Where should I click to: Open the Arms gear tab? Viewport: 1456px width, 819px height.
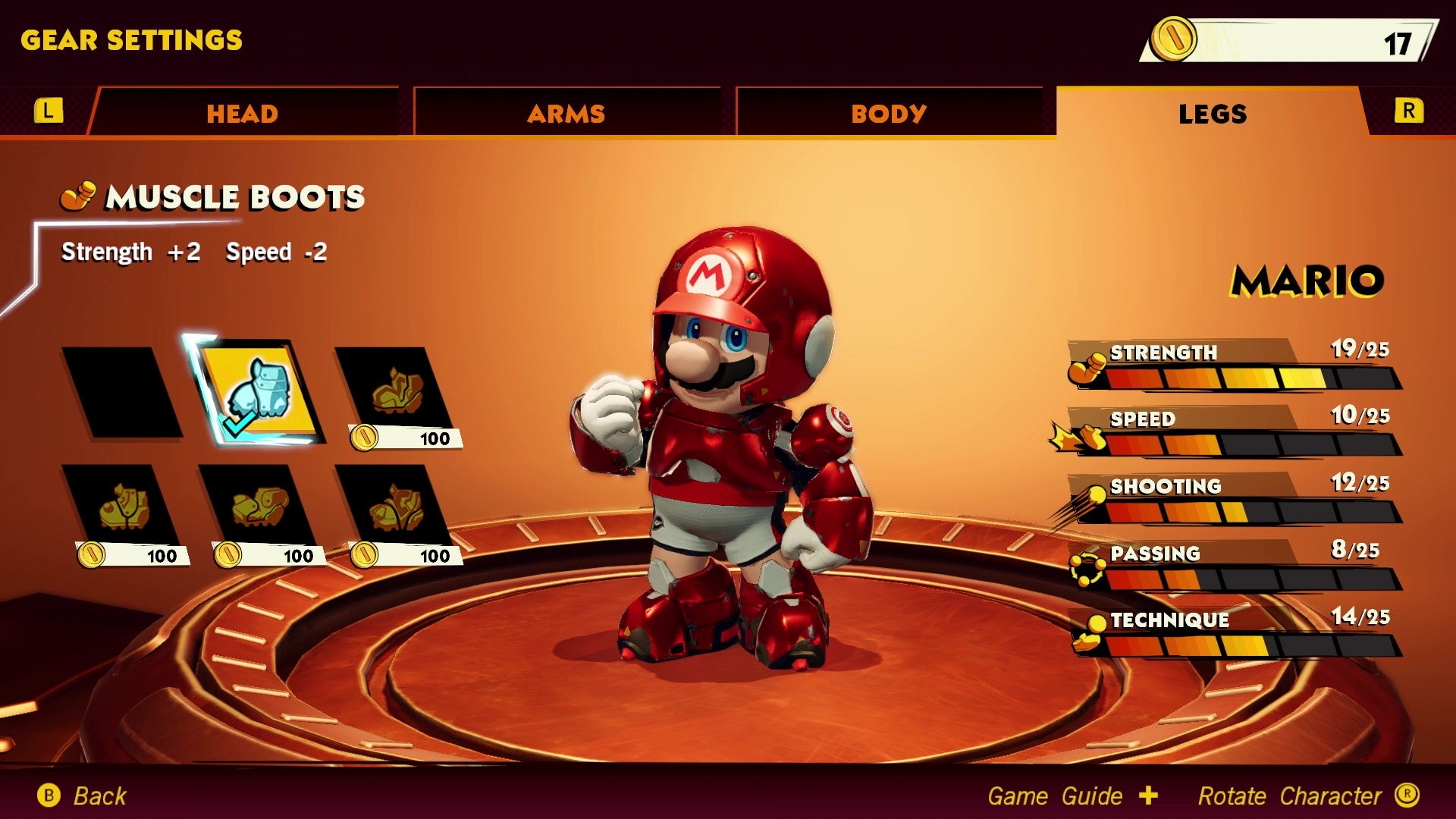[566, 114]
